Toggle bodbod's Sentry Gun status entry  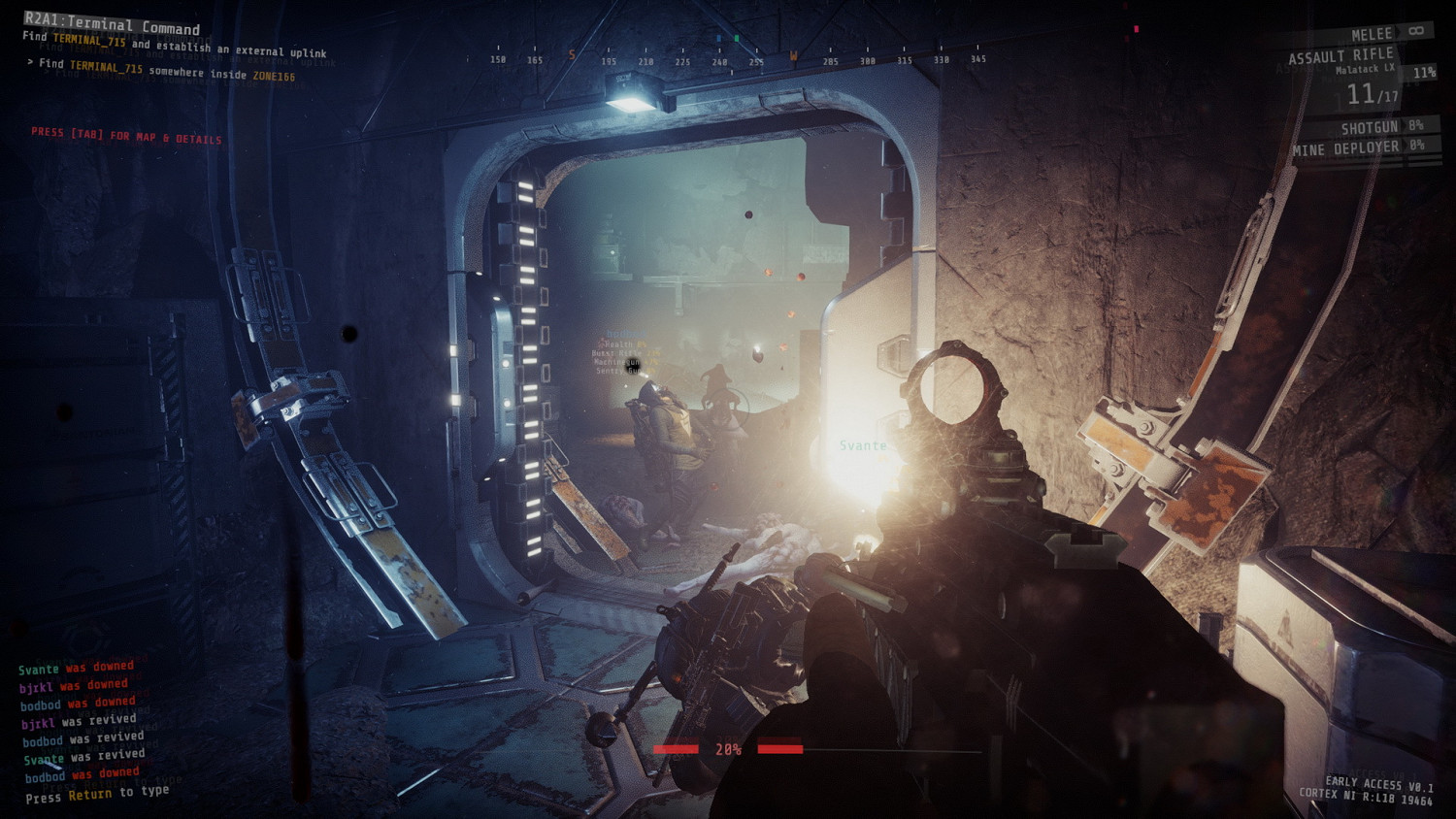[x=618, y=371]
